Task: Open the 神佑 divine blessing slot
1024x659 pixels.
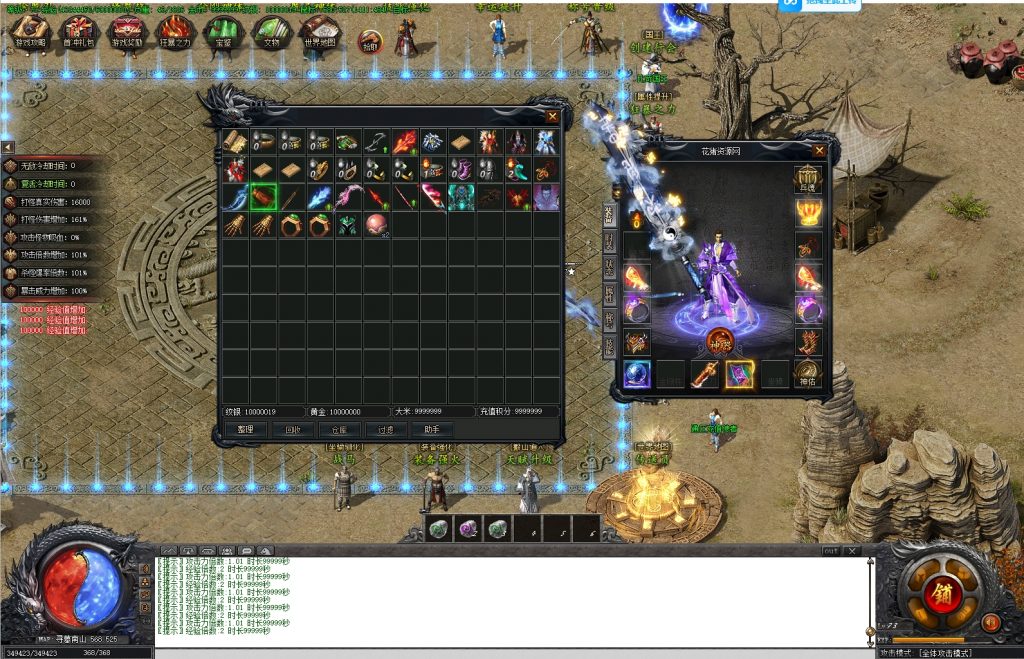Action: (x=807, y=374)
